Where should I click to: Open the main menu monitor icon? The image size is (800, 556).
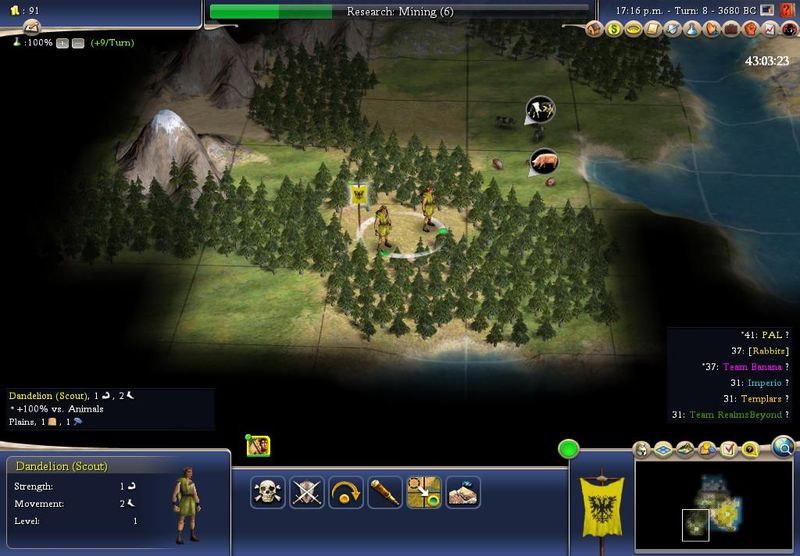[x=767, y=11]
